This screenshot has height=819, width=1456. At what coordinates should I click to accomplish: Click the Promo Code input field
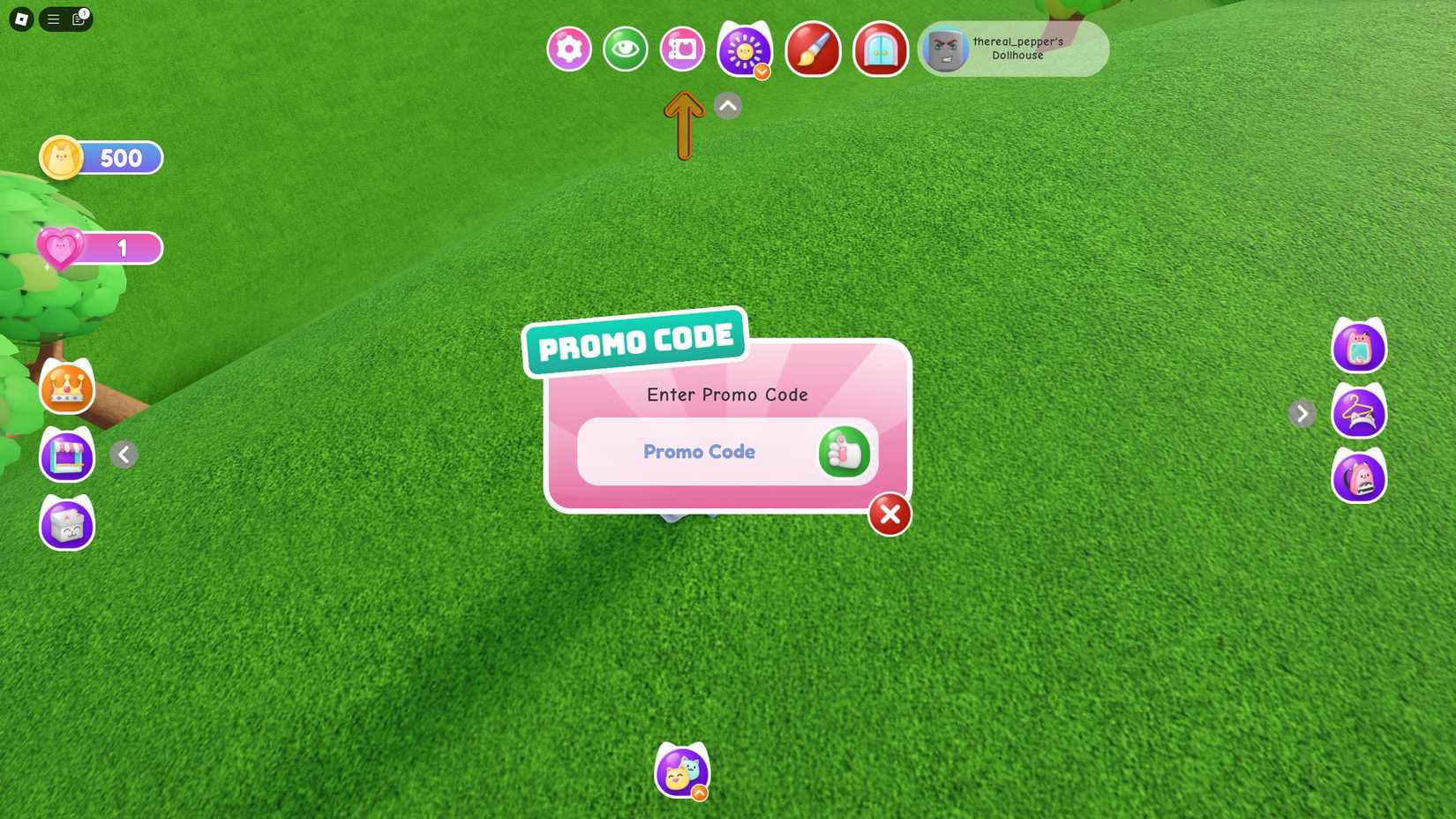tap(697, 452)
